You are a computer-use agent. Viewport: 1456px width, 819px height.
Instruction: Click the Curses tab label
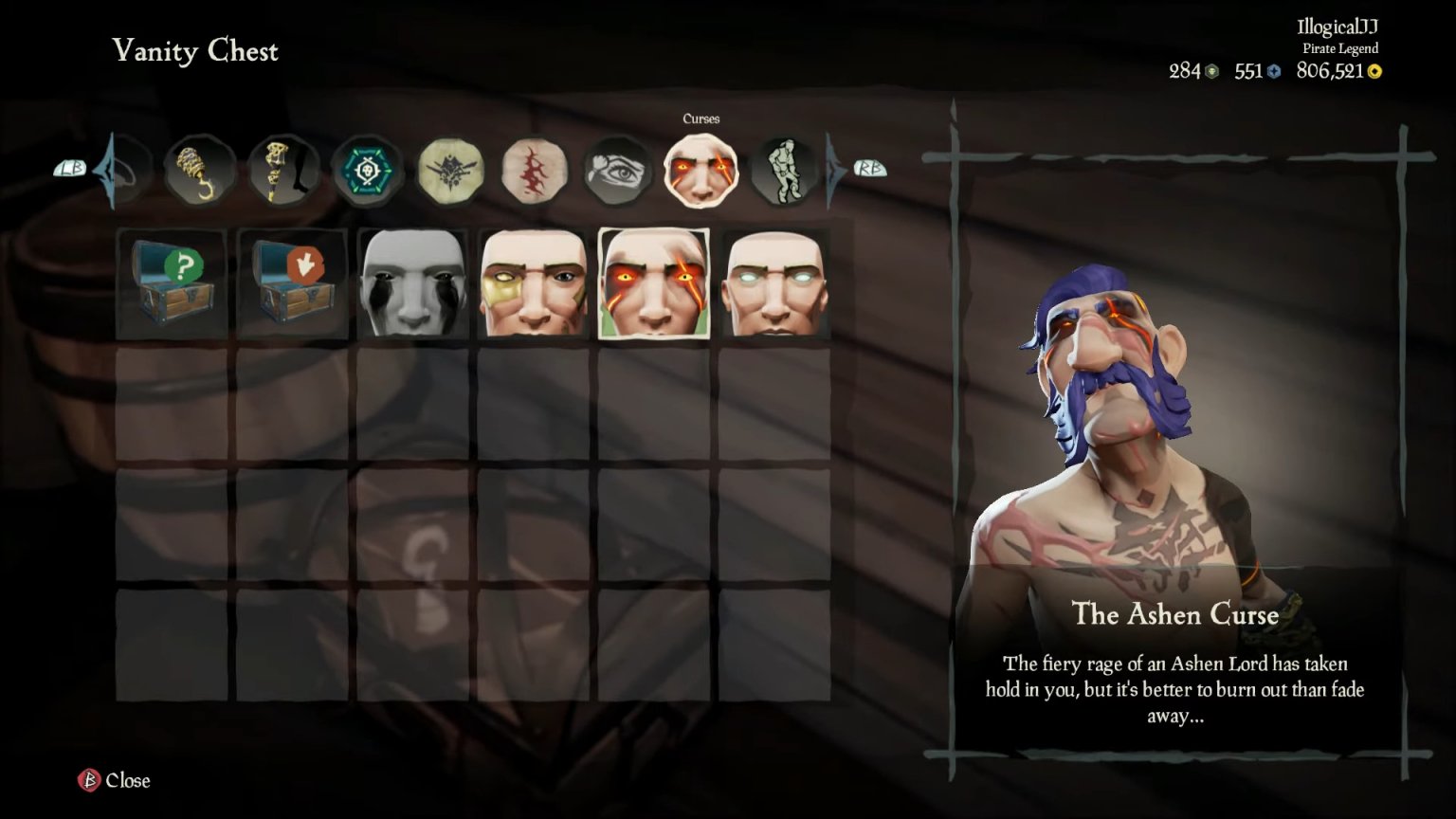[x=701, y=118]
